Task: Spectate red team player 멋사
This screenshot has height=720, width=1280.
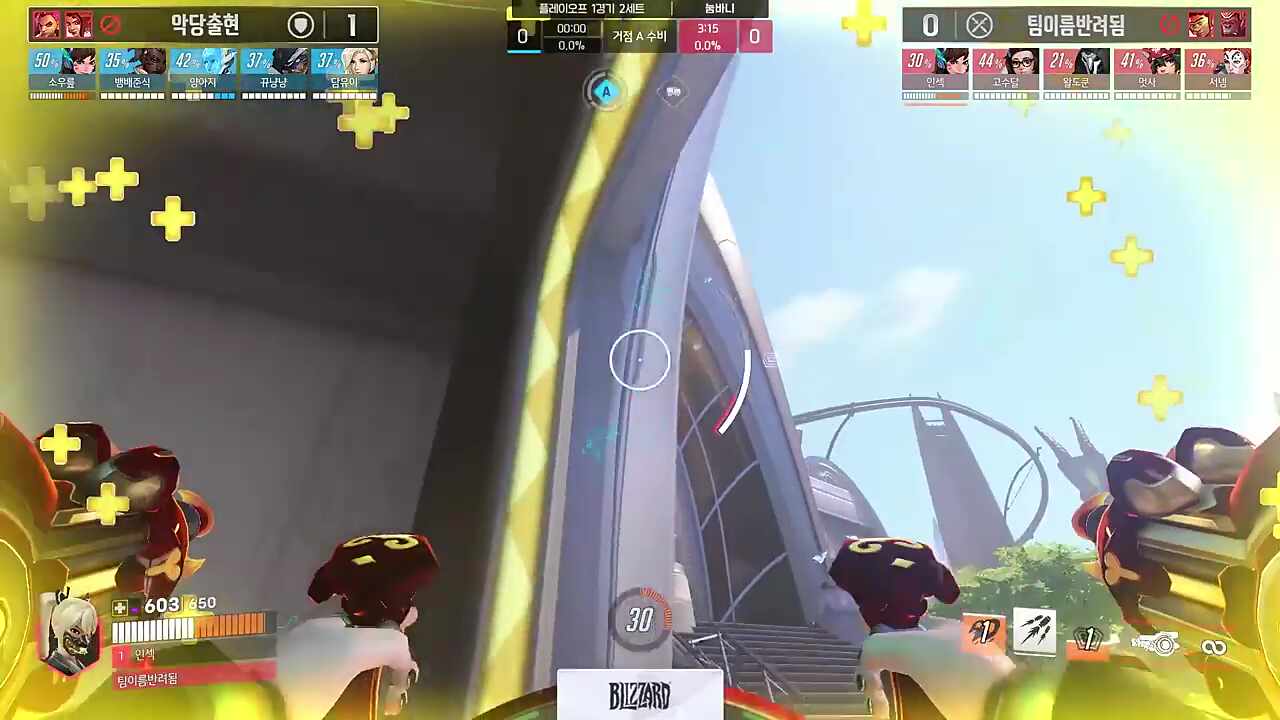Action: click(1147, 72)
